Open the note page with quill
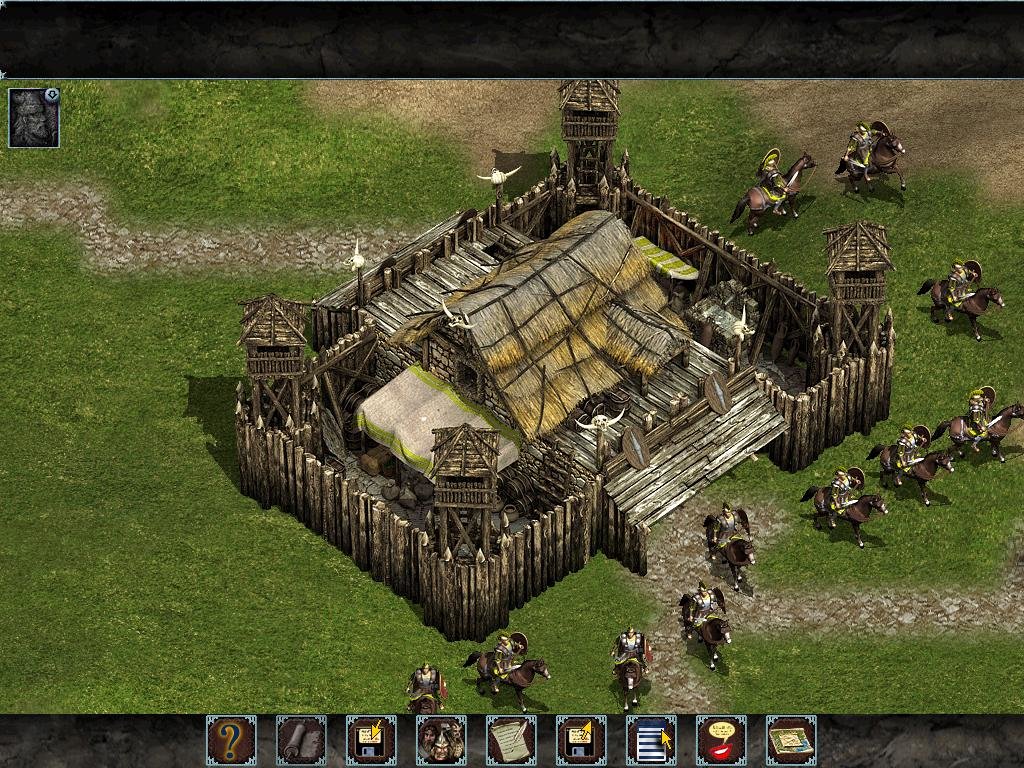Viewport: 1024px width, 768px height. pos(511,740)
